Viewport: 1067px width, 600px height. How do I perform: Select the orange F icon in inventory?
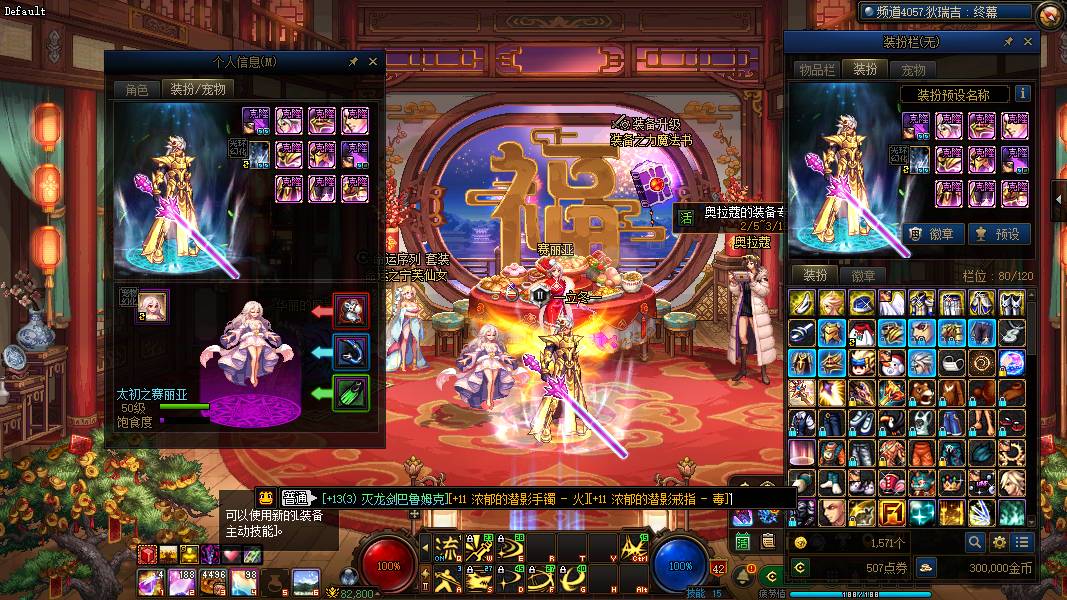pos(893,513)
